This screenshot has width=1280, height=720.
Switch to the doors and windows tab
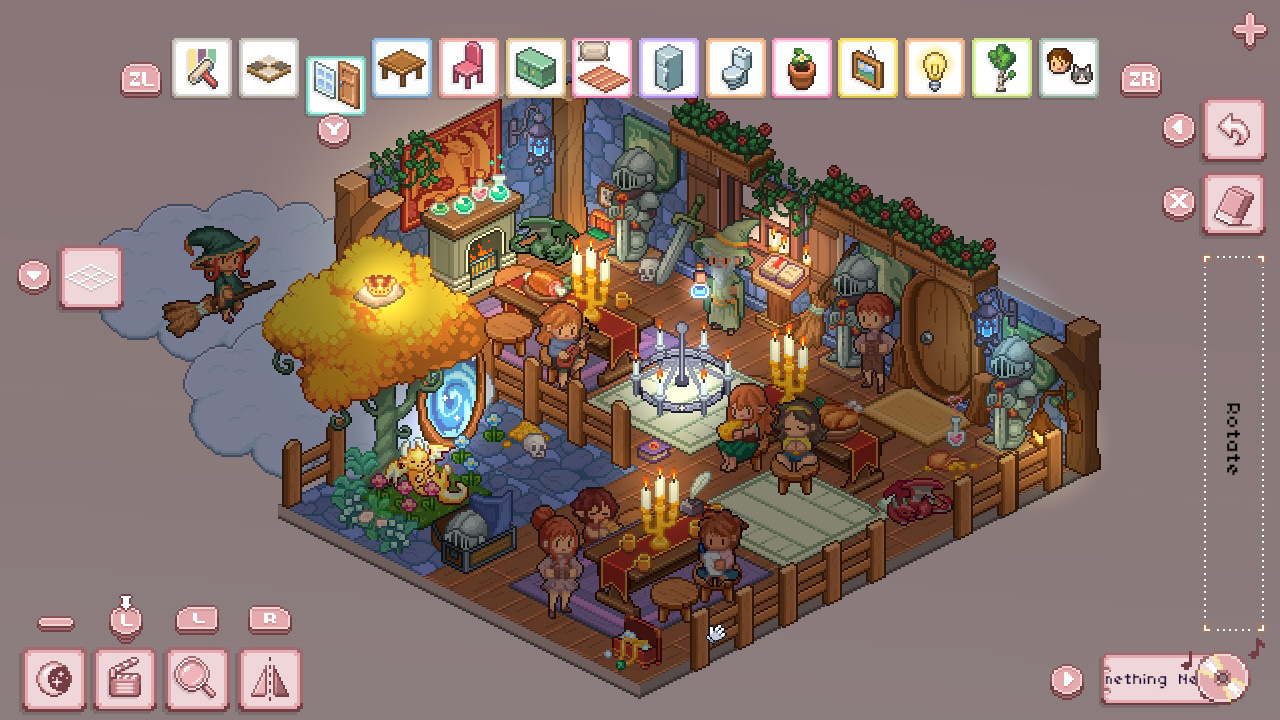click(x=334, y=70)
